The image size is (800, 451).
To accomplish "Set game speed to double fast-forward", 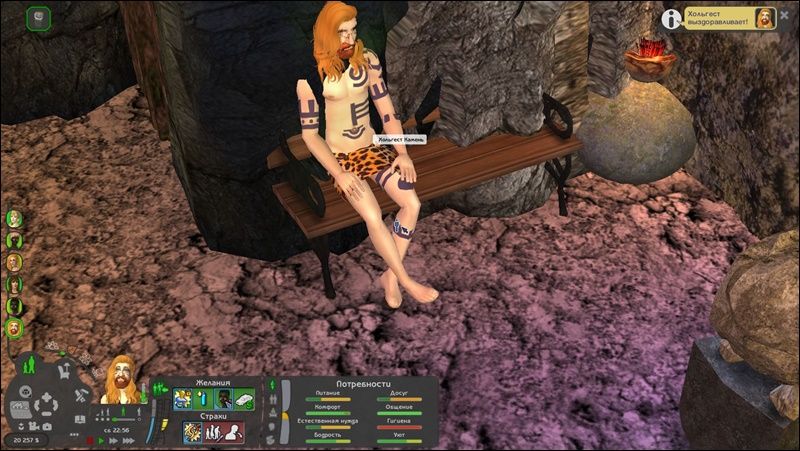I will [x=114, y=439].
